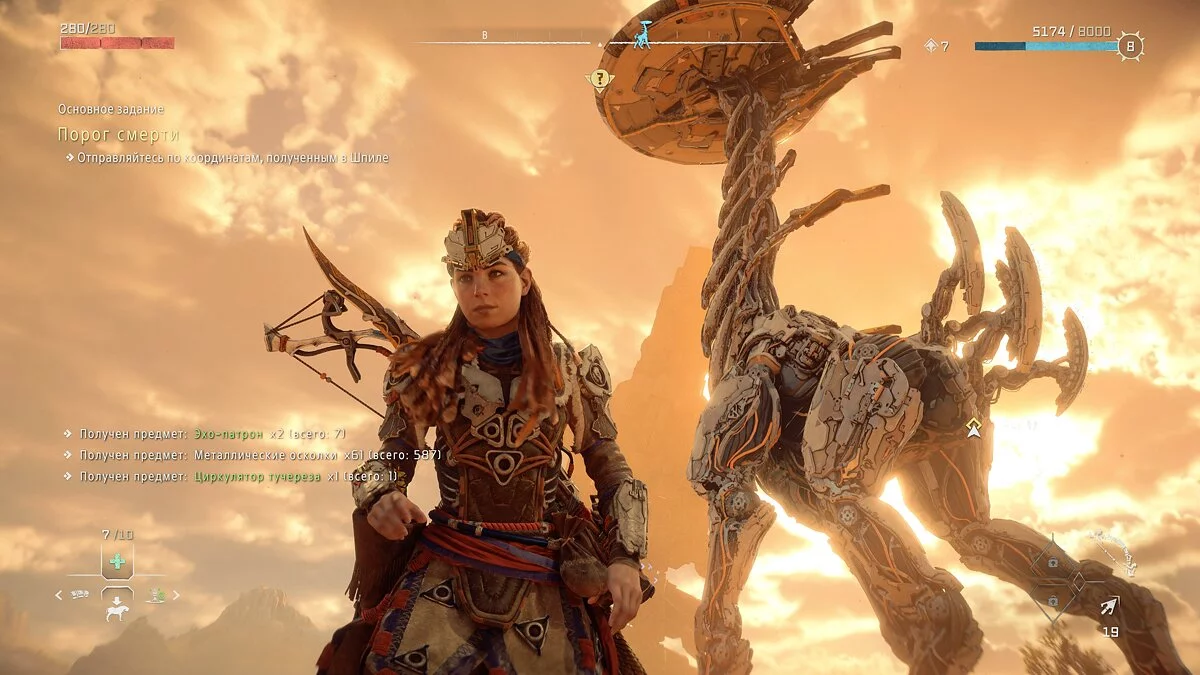Select the Эхо-патрон loot notification
The height and width of the screenshot is (675, 1200).
tap(204, 434)
